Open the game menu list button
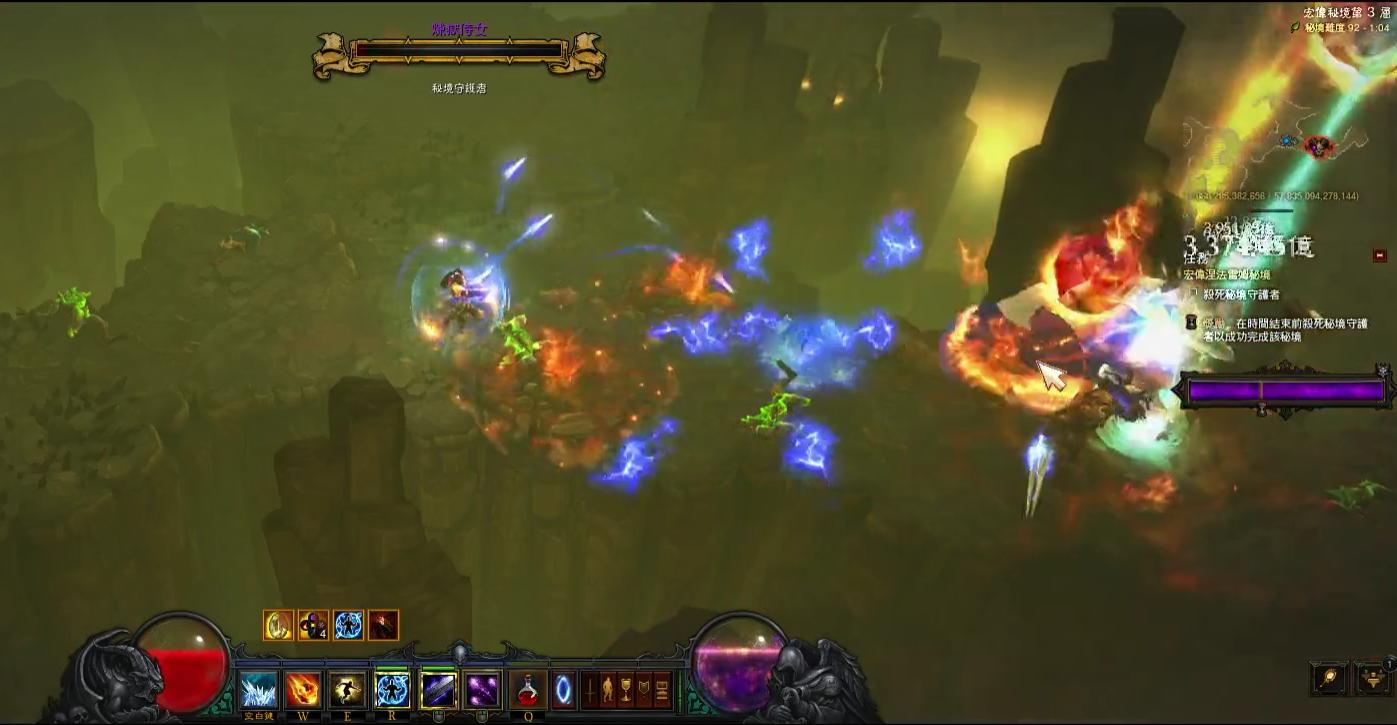This screenshot has width=1397, height=725. coord(662,690)
